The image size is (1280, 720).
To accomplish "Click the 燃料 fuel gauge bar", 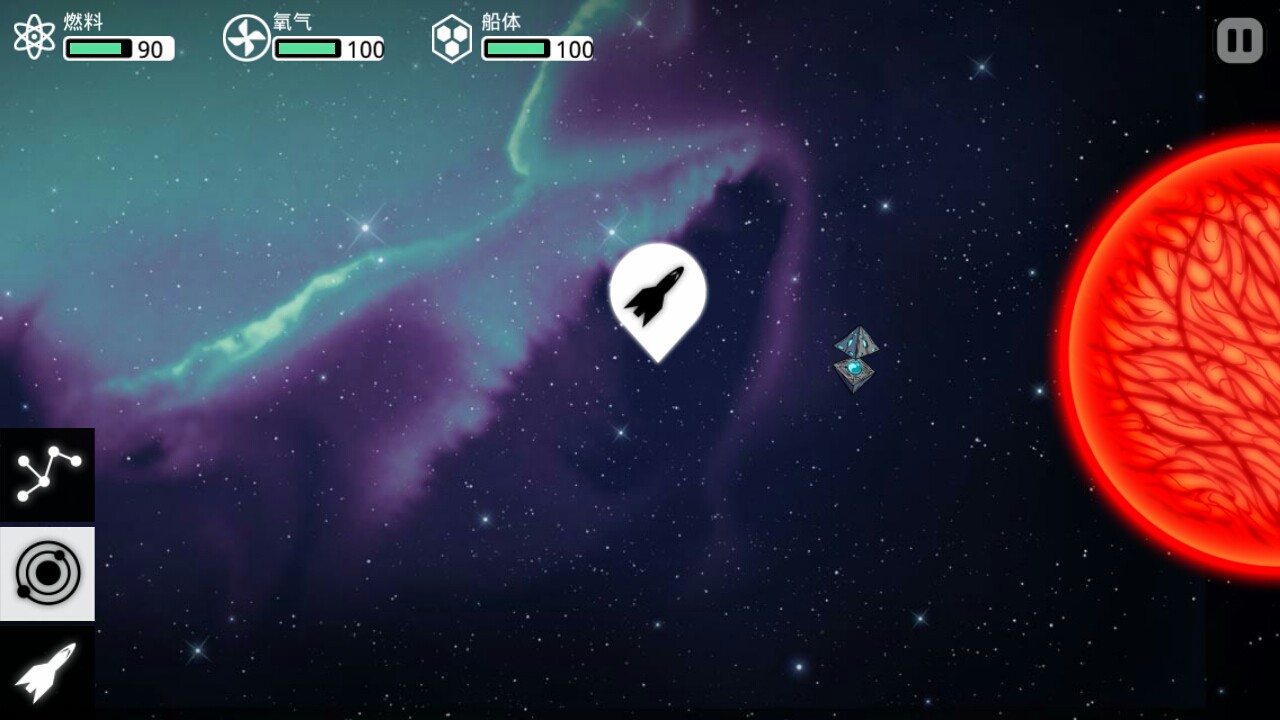I will coord(97,47).
